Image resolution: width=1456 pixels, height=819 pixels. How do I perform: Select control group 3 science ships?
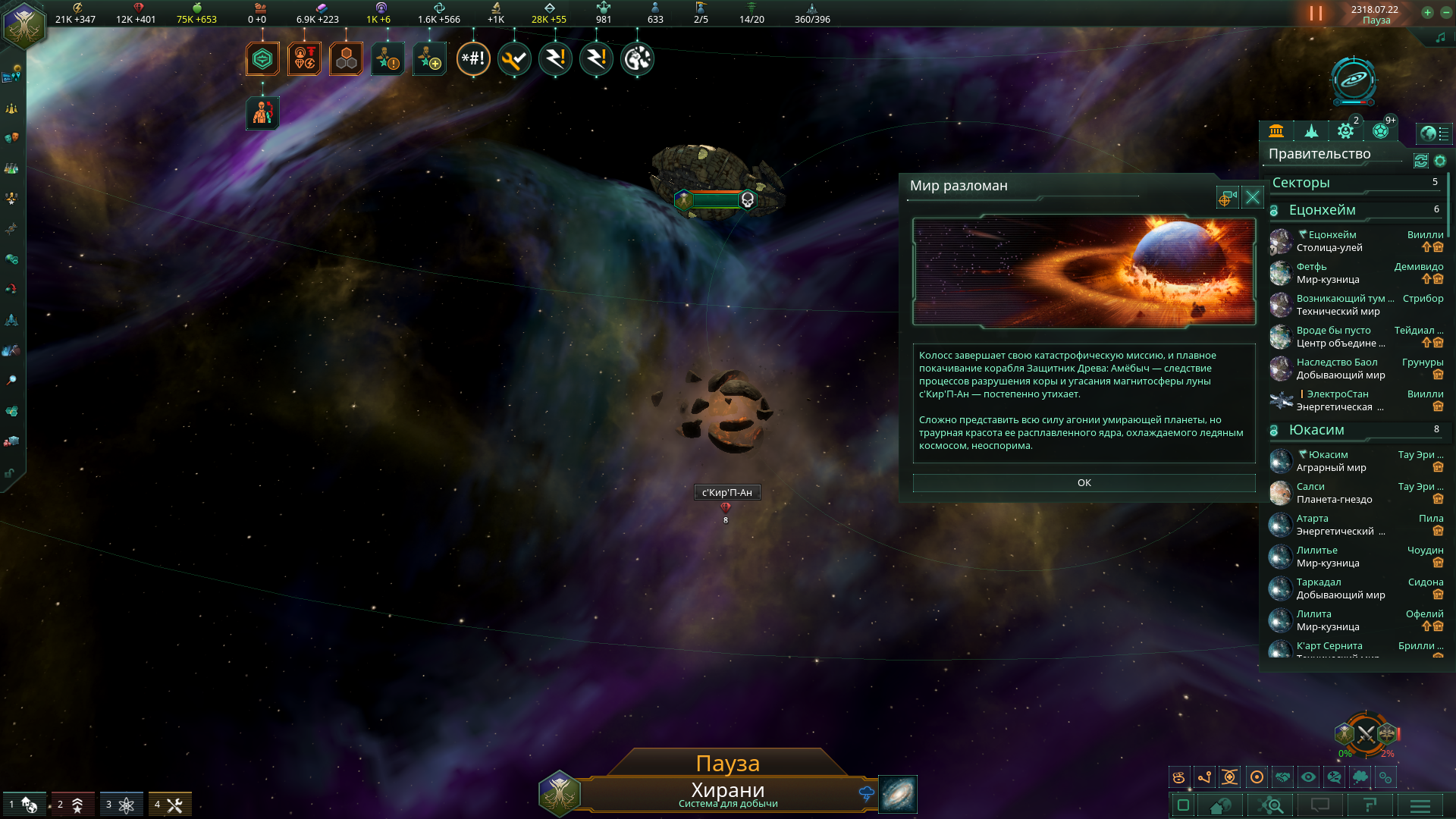coord(121,804)
